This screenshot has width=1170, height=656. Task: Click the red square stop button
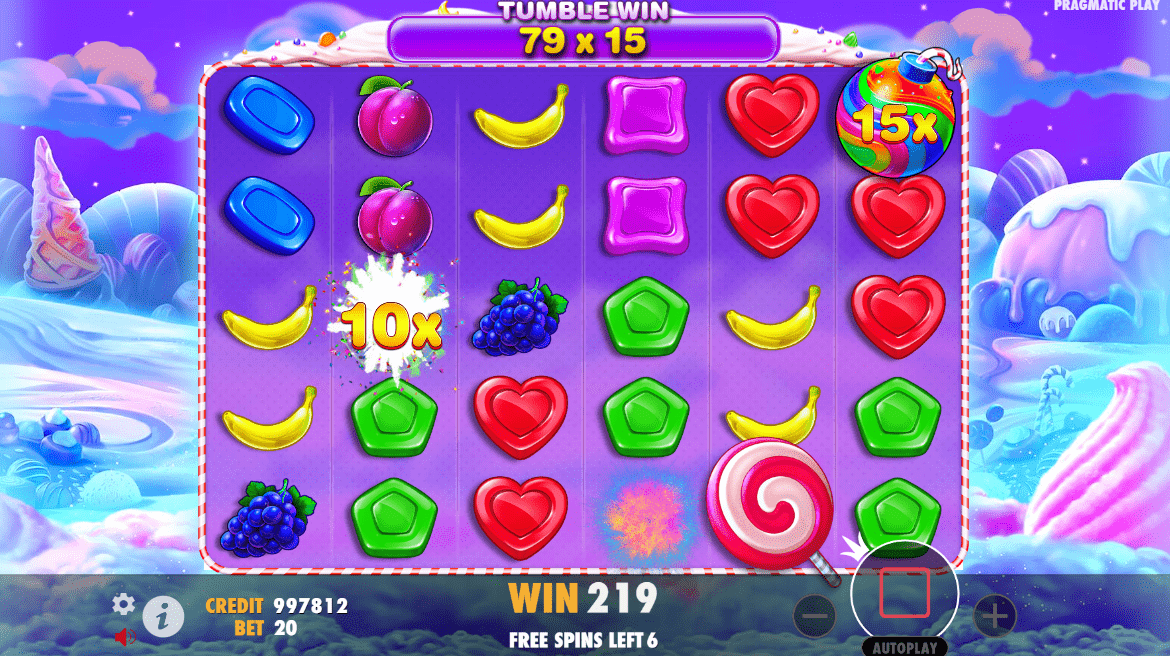pos(904,594)
